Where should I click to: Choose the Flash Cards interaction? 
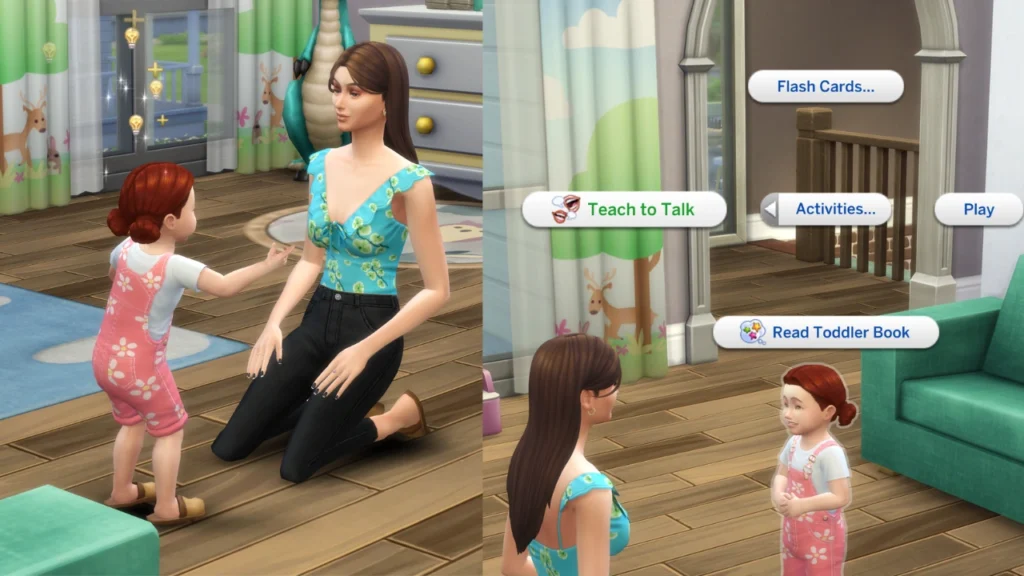point(825,86)
